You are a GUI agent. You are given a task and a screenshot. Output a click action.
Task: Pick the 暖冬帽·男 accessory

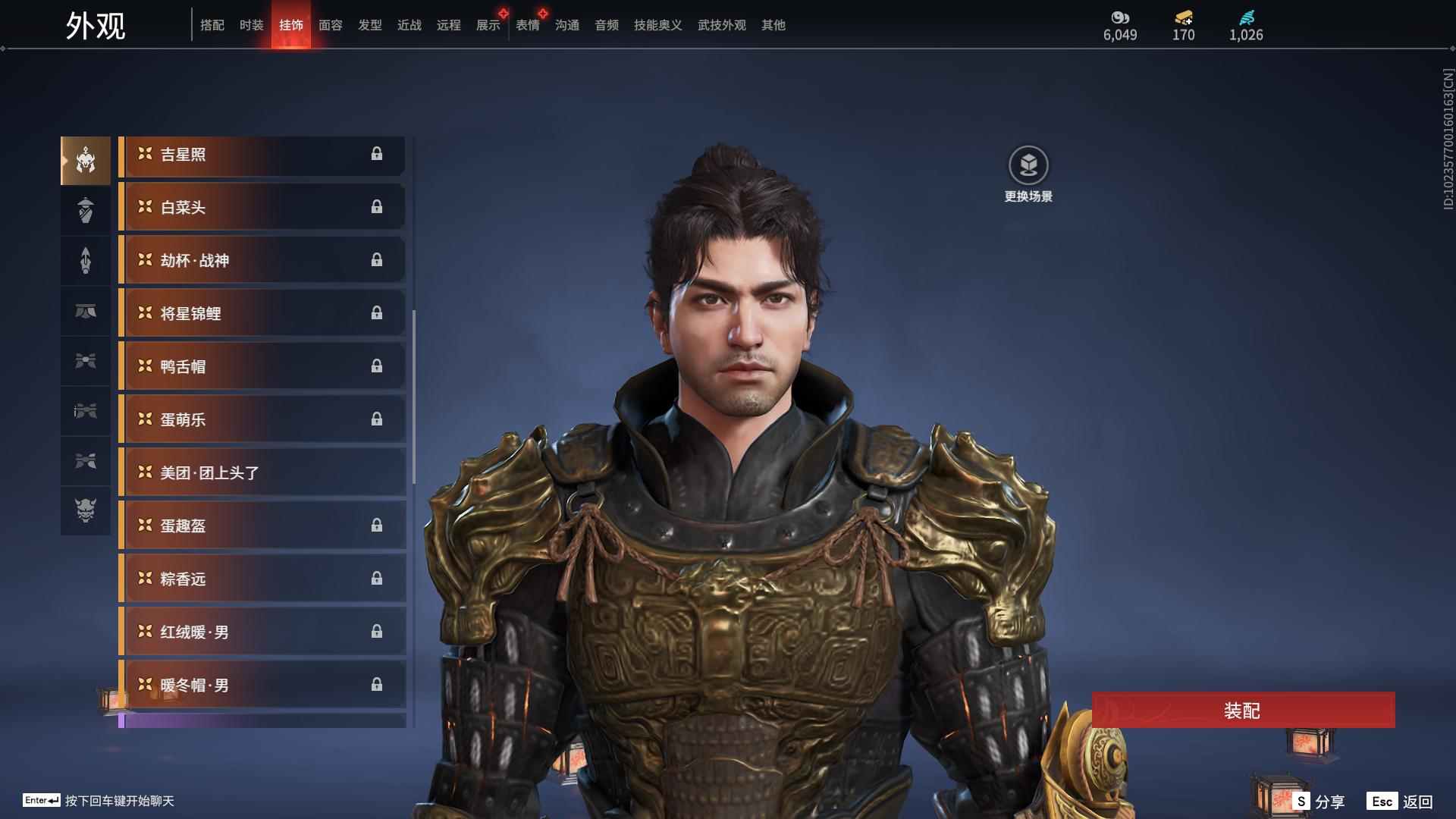[262, 686]
